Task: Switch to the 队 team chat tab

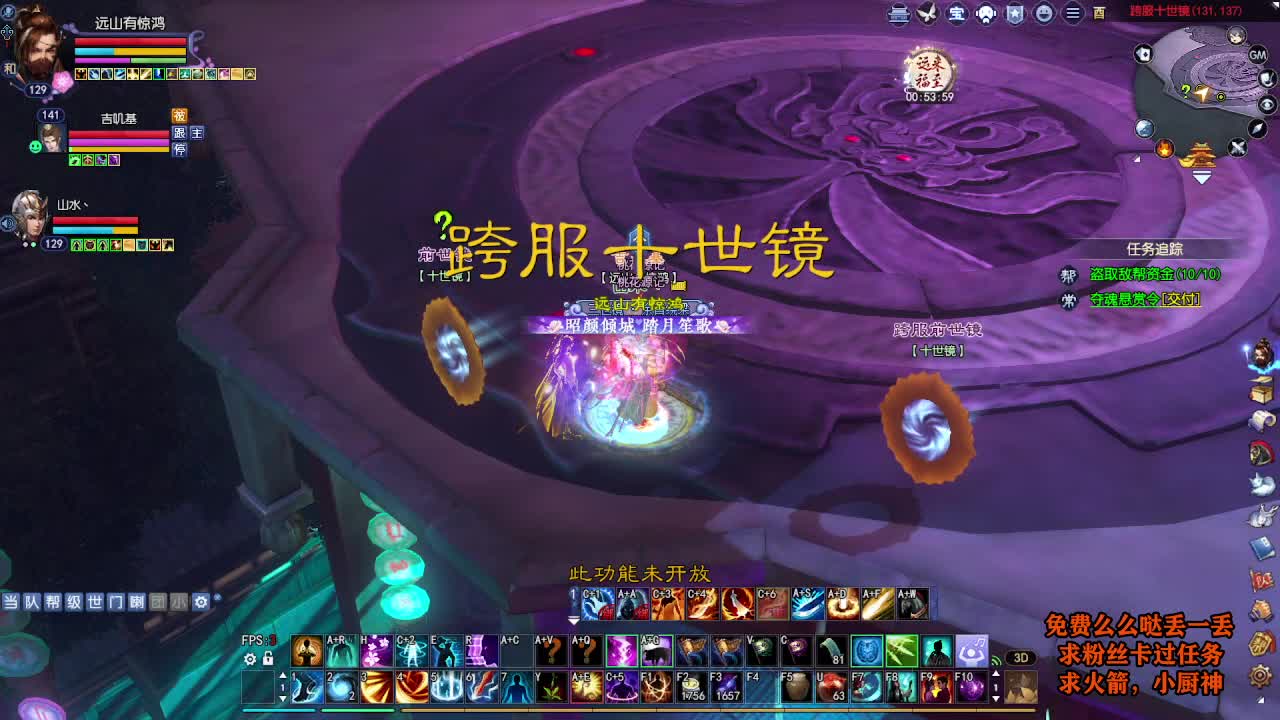Action: 31,602
